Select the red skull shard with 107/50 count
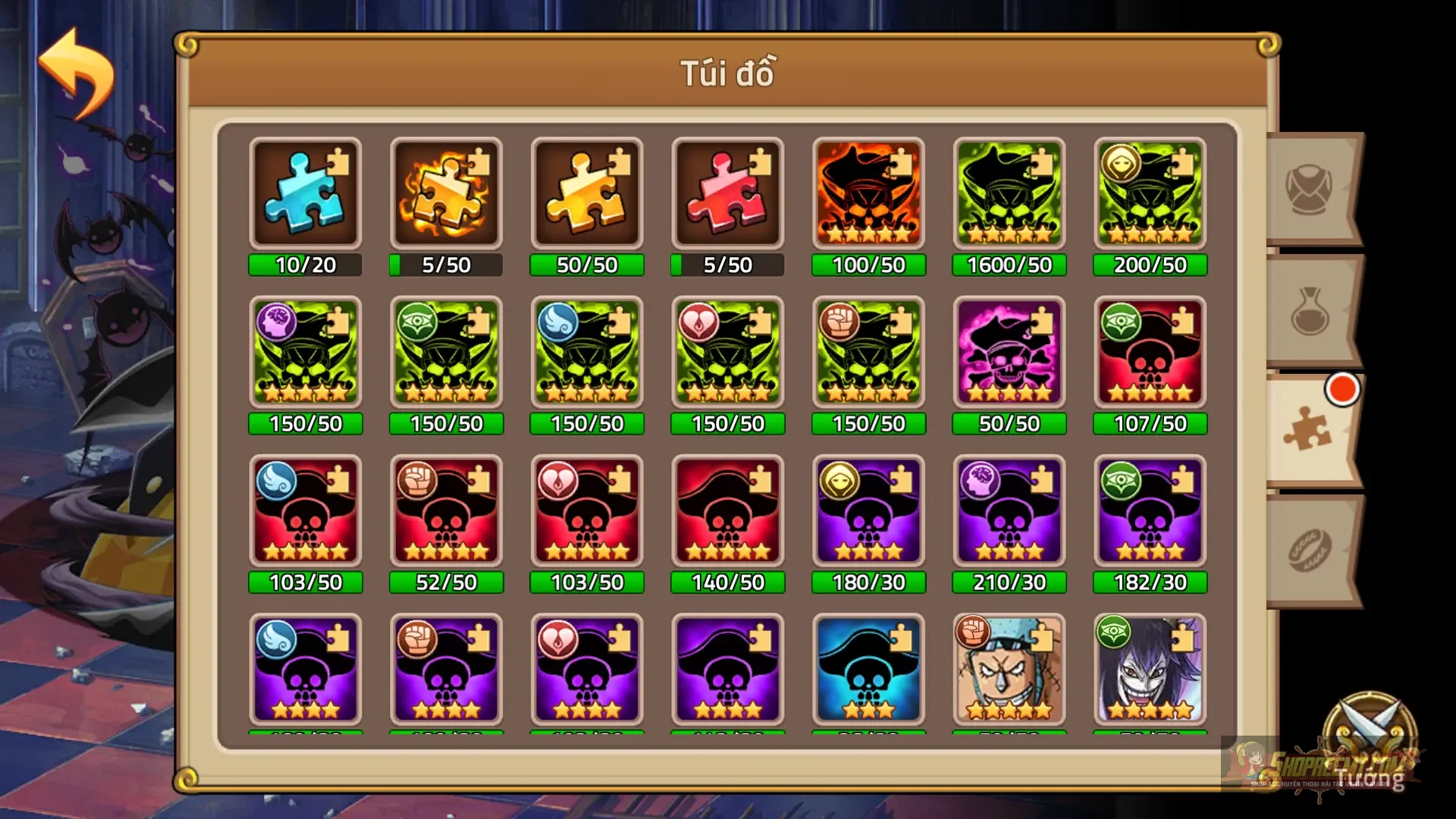This screenshot has width=1456, height=819. (1150, 353)
